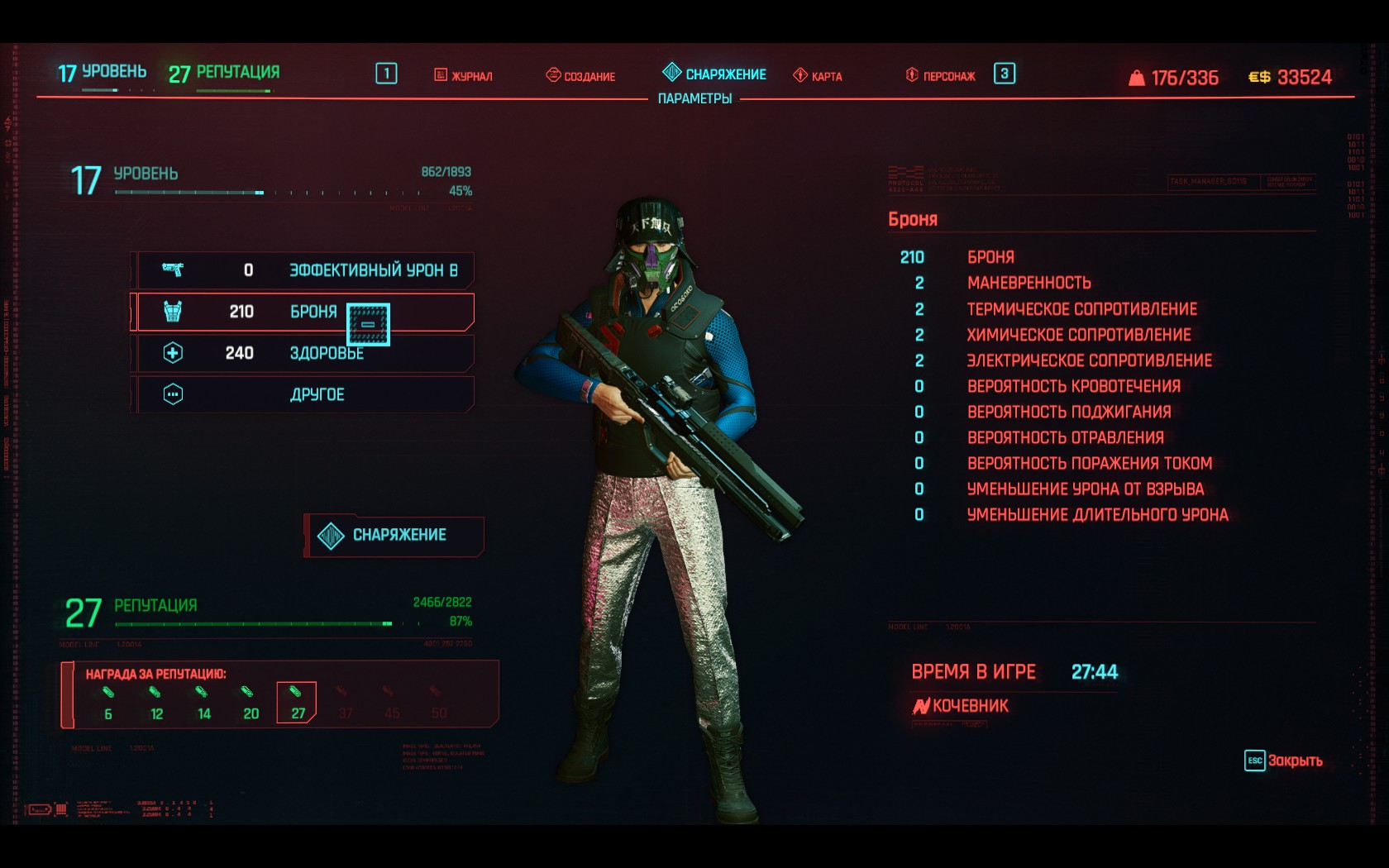This screenshot has height=868, width=1389.
Task: Close the menu with Закрыть
Action: click(x=1284, y=761)
